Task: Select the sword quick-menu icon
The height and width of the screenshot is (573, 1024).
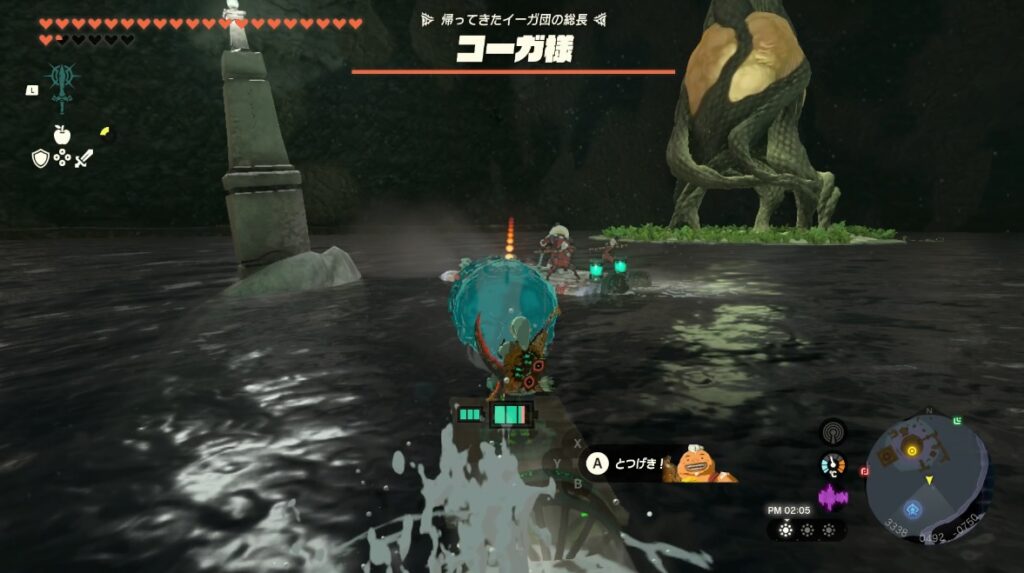Action: click(84, 158)
